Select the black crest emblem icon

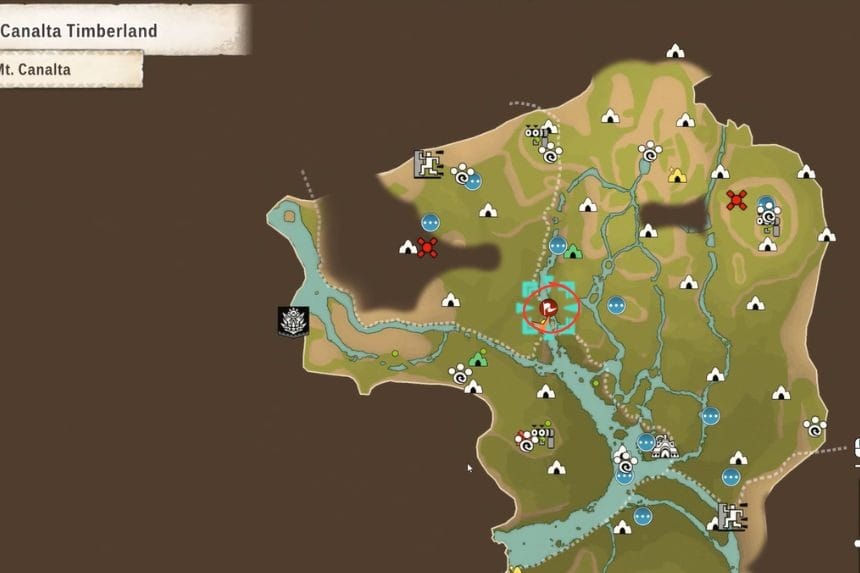pyautogui.click(x=293, y=321)
